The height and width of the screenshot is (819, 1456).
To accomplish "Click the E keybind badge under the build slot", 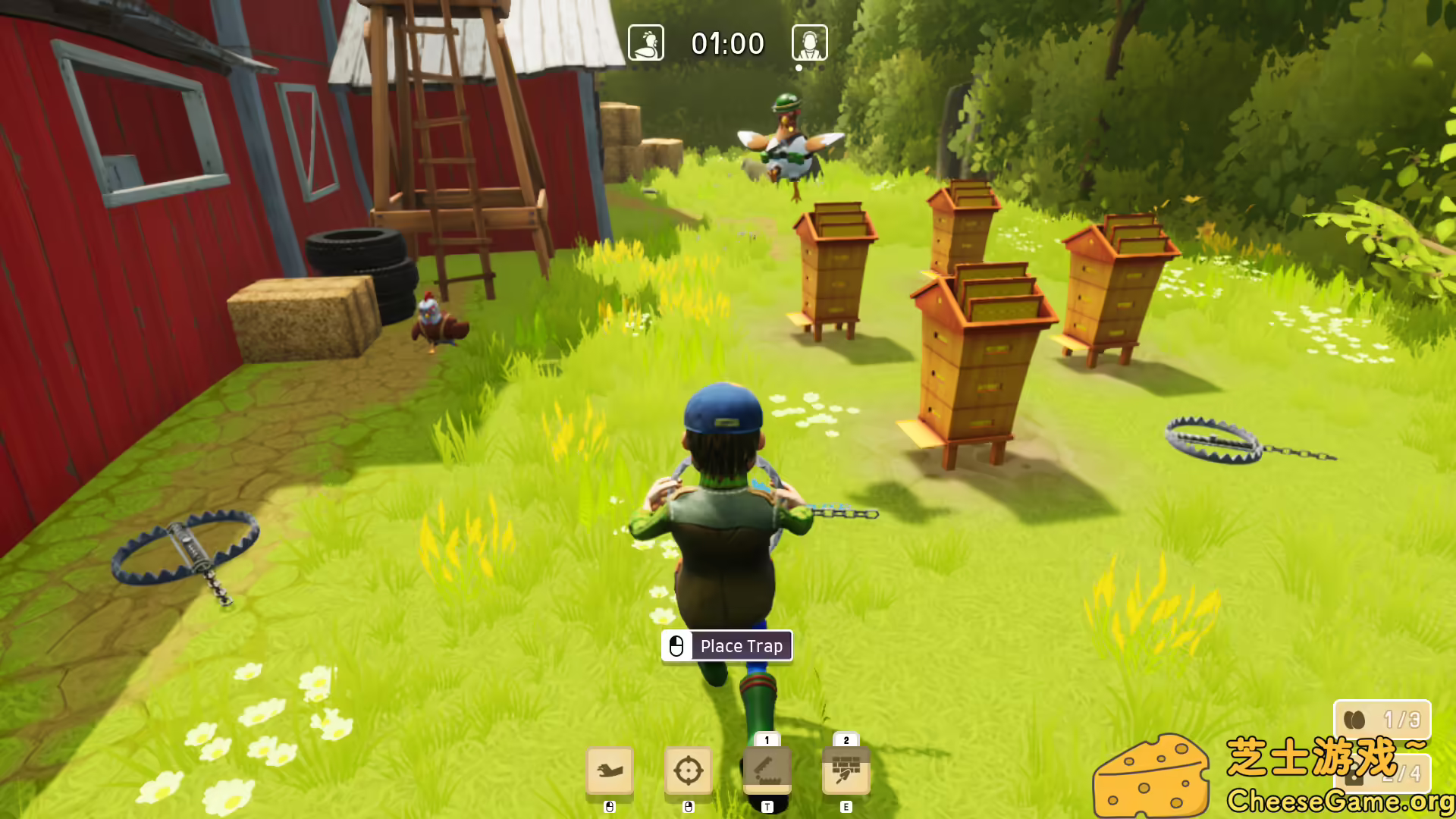I will point(844,807).
